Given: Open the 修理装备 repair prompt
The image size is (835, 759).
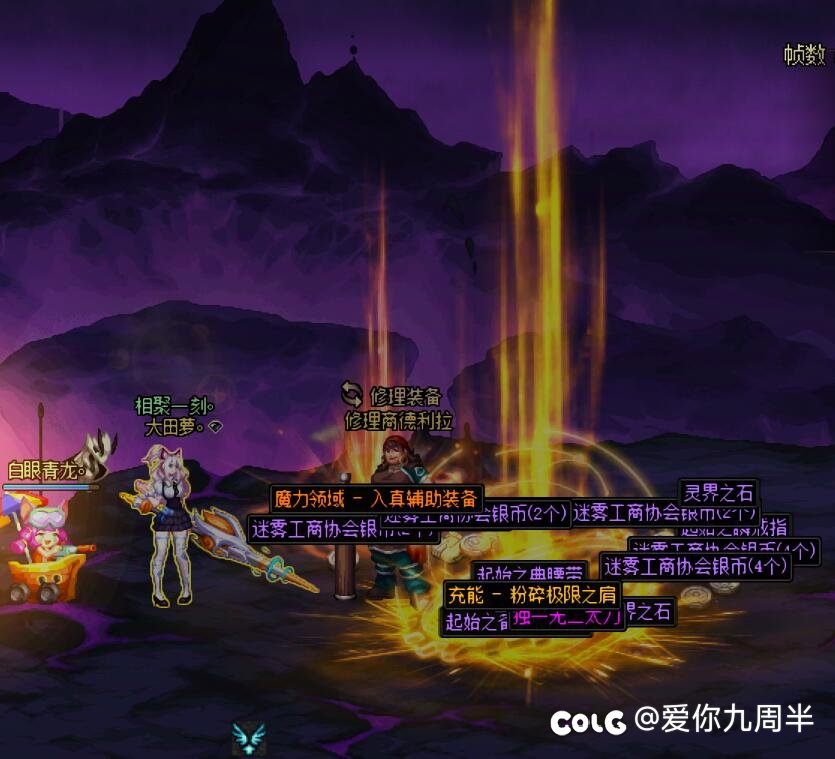Looking at the screenshot, I should point(392,396).
